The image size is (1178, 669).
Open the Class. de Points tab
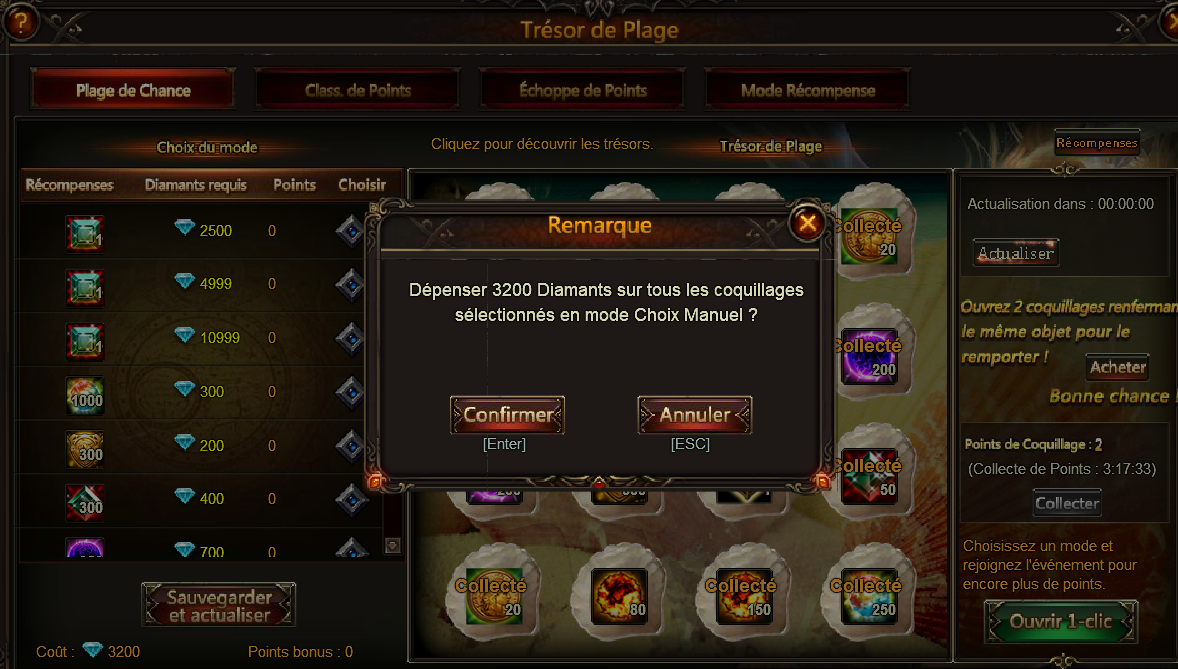358,90
